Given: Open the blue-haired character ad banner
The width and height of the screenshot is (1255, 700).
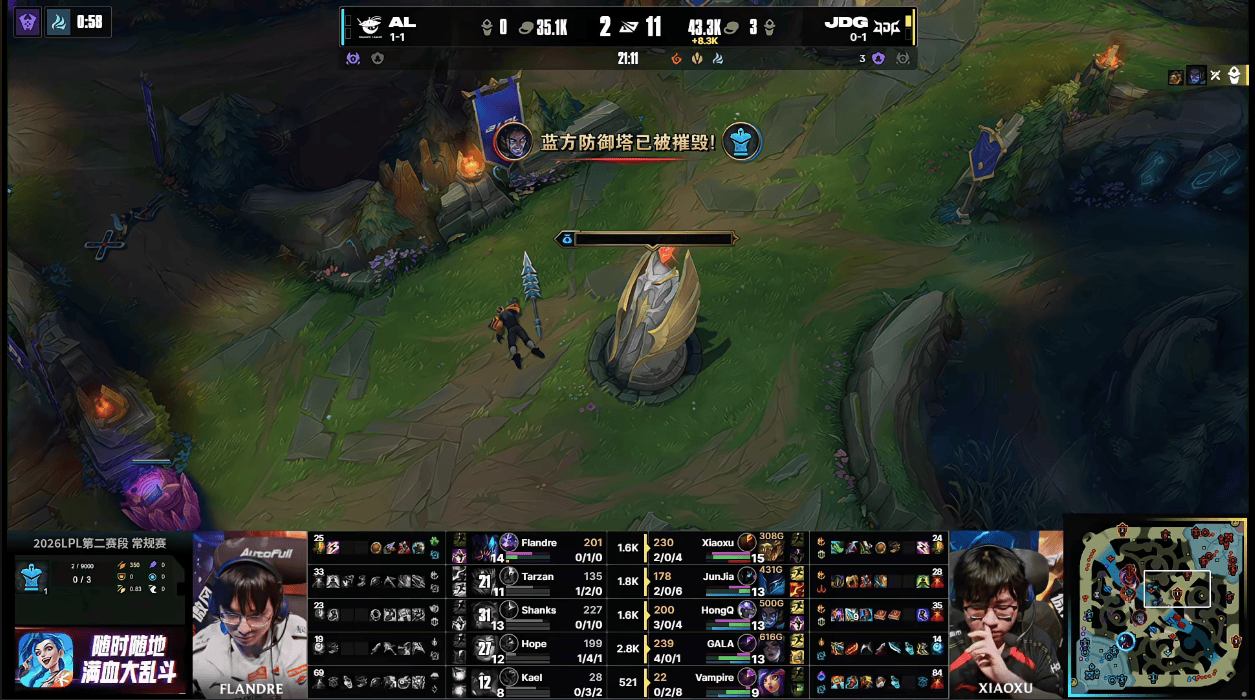Looking at the screenshot, I should (99, 659).
